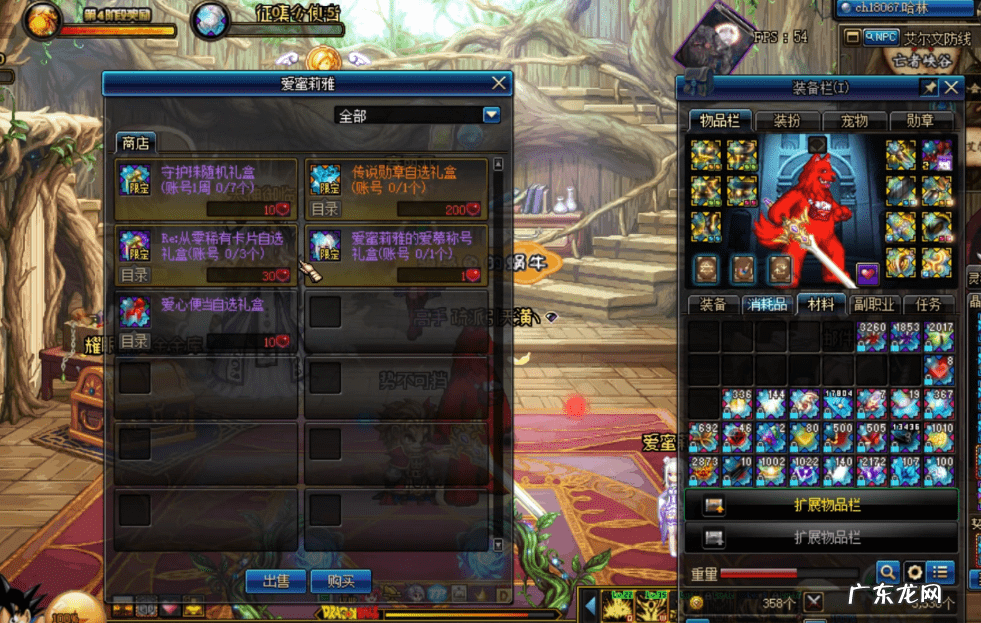Click the 出售 sell button

click(x=276, y=580)
